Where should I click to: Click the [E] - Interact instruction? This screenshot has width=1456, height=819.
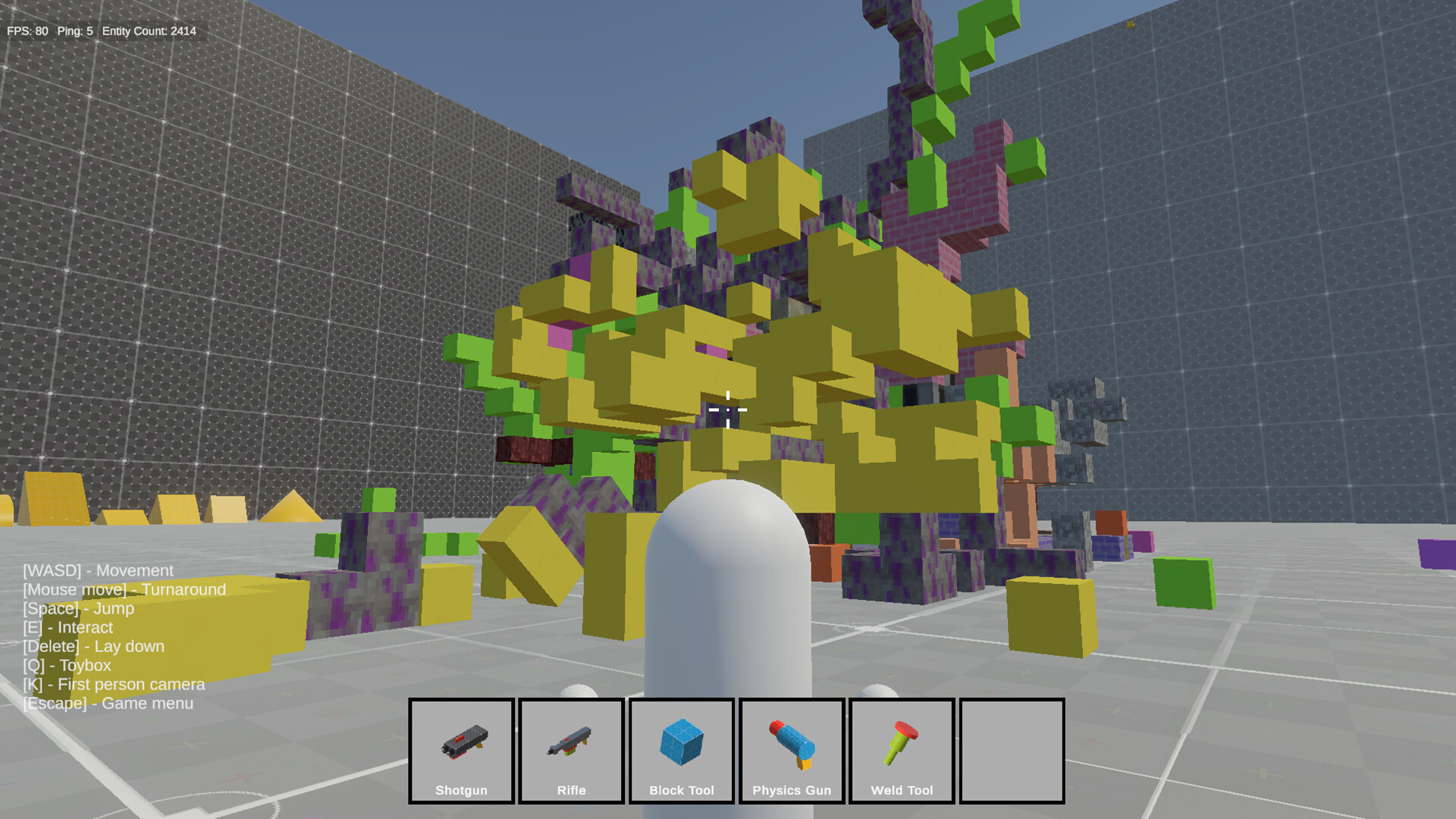[x=67, y=627]
